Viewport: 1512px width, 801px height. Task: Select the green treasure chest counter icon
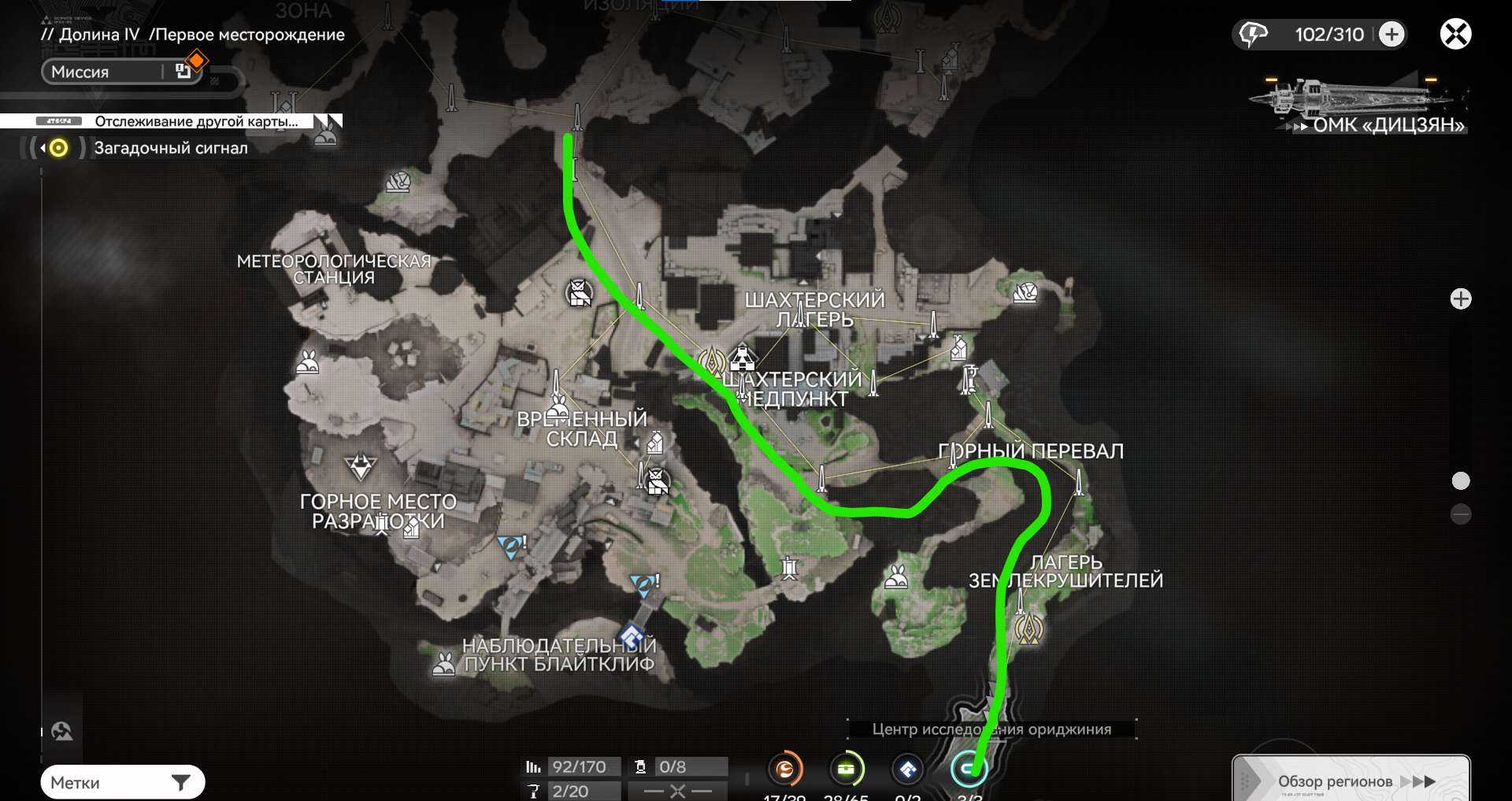click(x=847, y=769)
